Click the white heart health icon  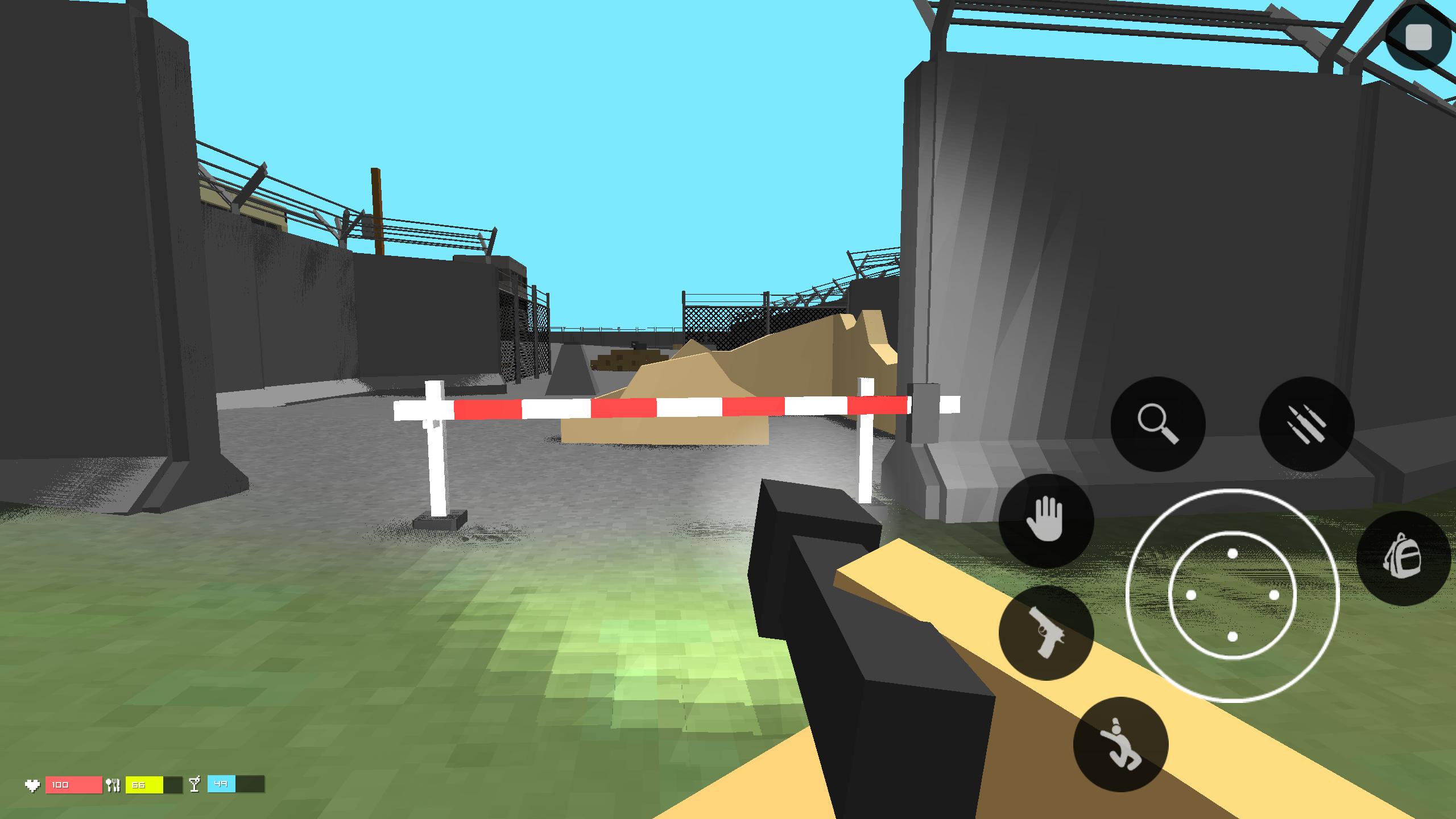coord(33,784)
